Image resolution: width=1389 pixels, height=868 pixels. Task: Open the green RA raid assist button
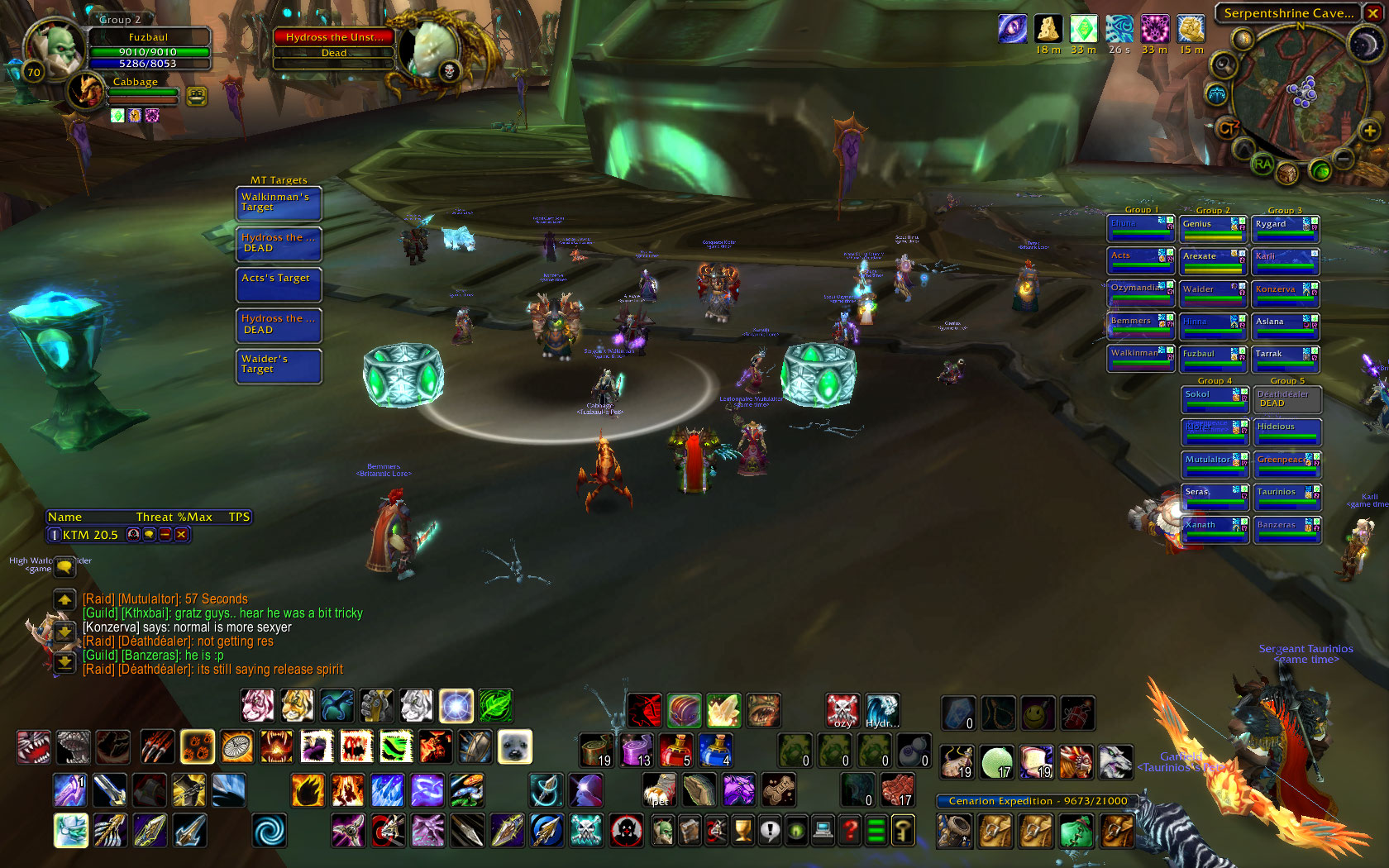1262,164
